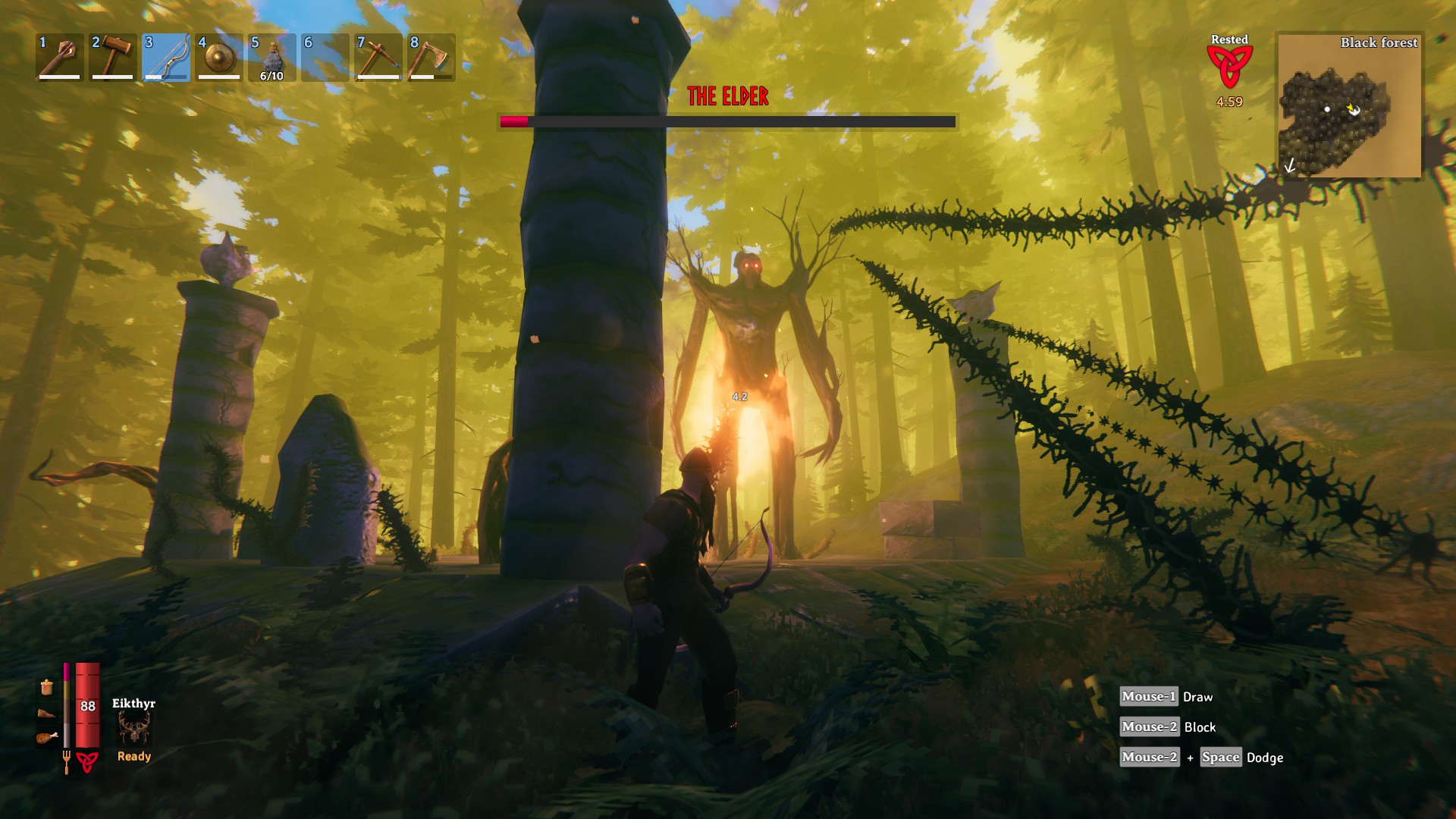Click the cooked drumstick food icon
This screenshot has height=819, width=1456.
47,737
